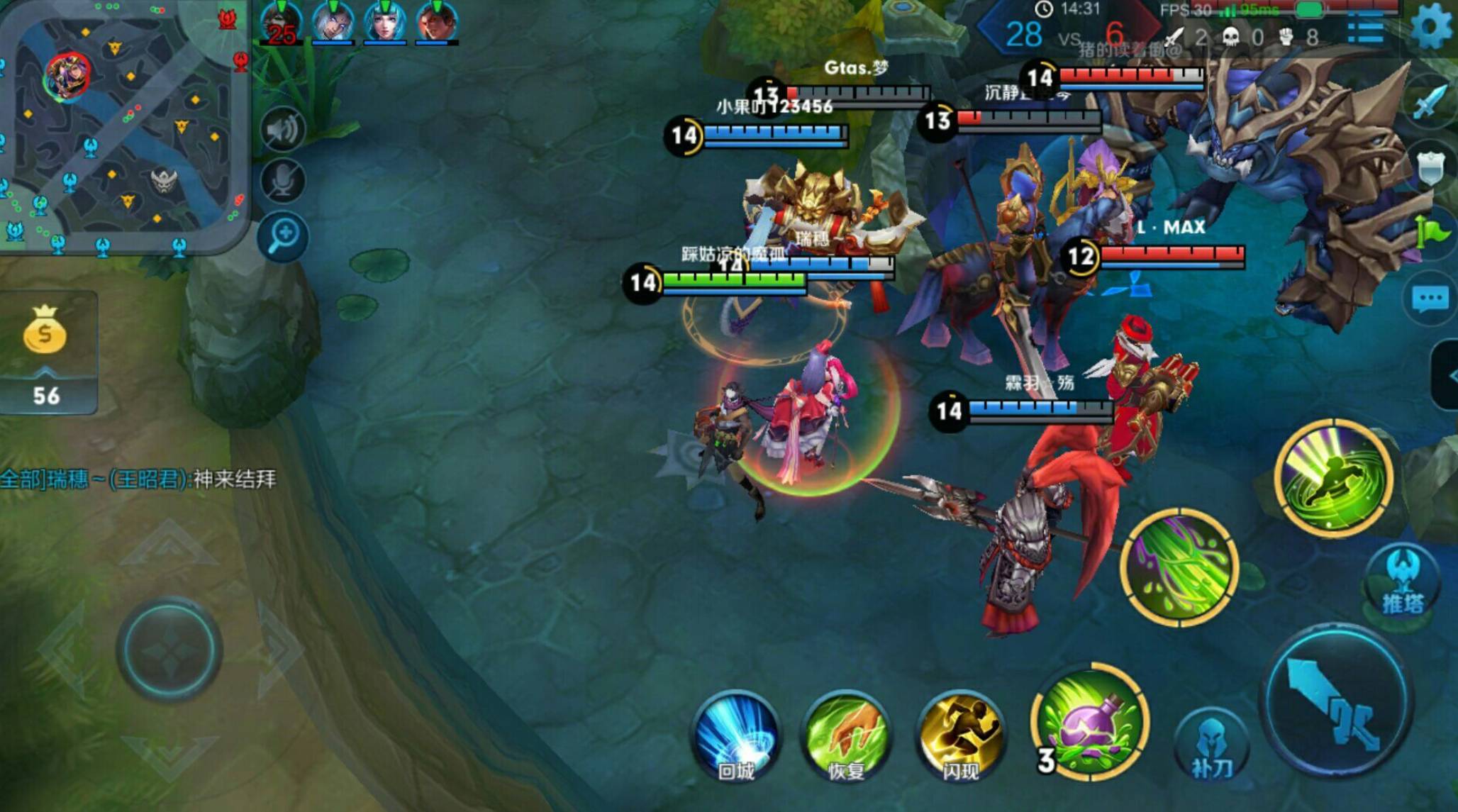Send the sword attack signal

click(1428, 102)
